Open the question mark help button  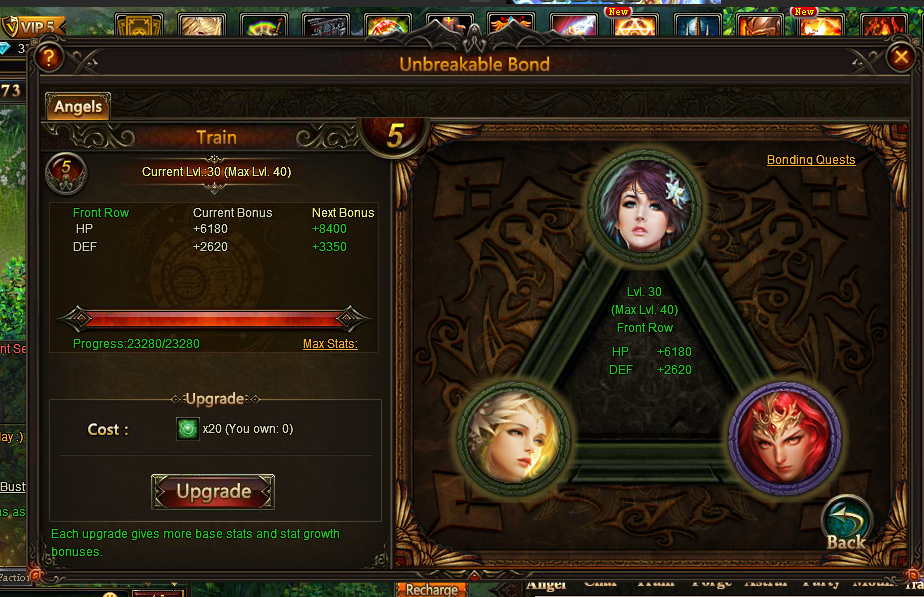[48, 58]
